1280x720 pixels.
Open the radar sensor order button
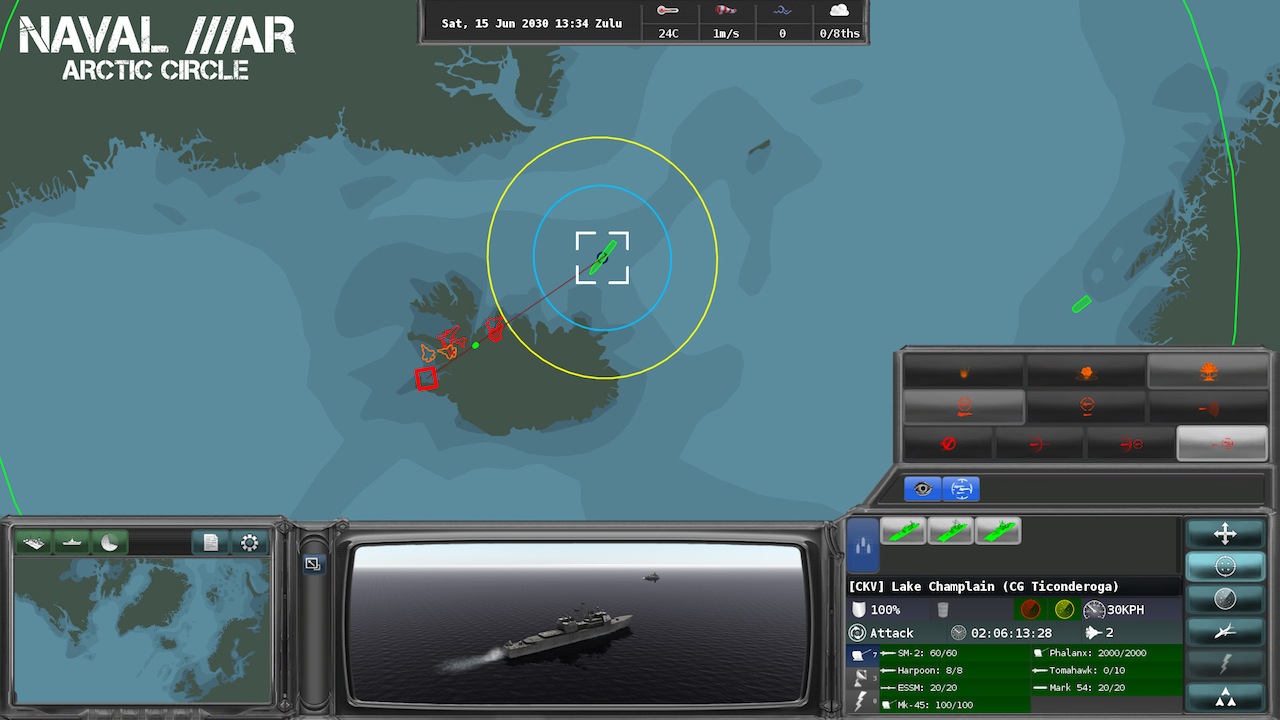pyautogui.click(x=1225, y=599)
